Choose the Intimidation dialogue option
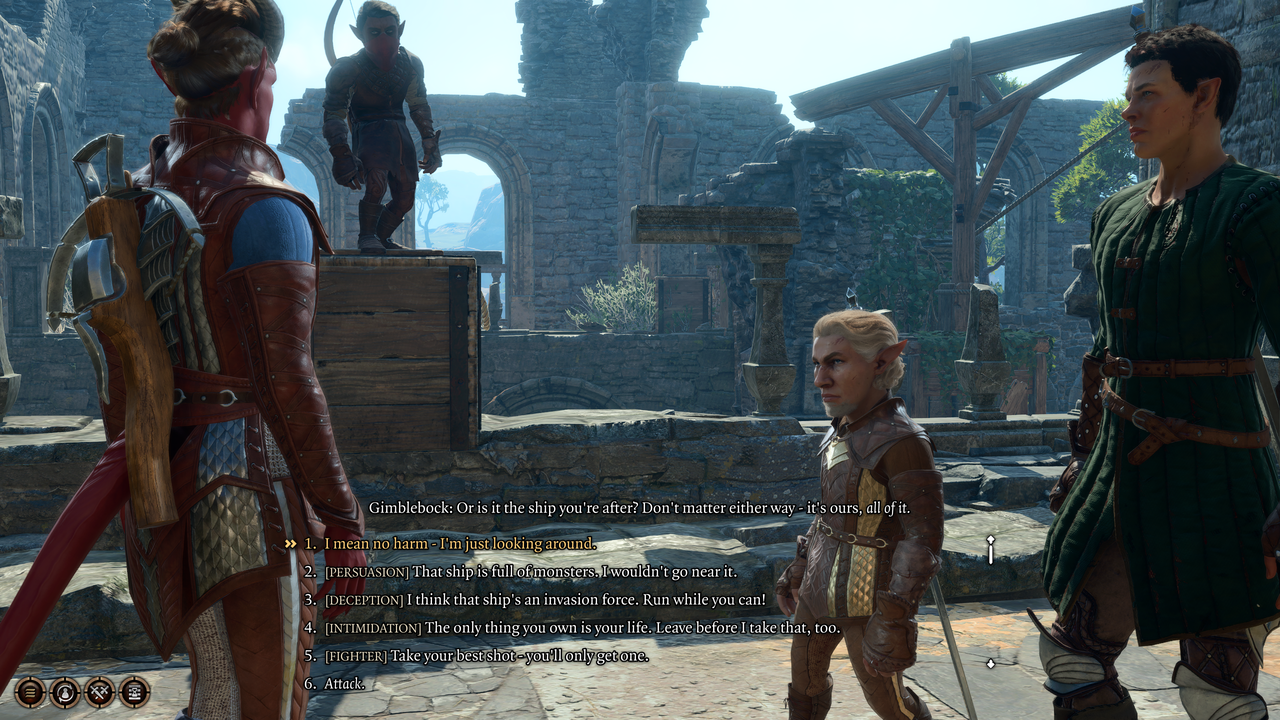The width and height of the screenshot is (1280, 720). [x=582, y=628]
